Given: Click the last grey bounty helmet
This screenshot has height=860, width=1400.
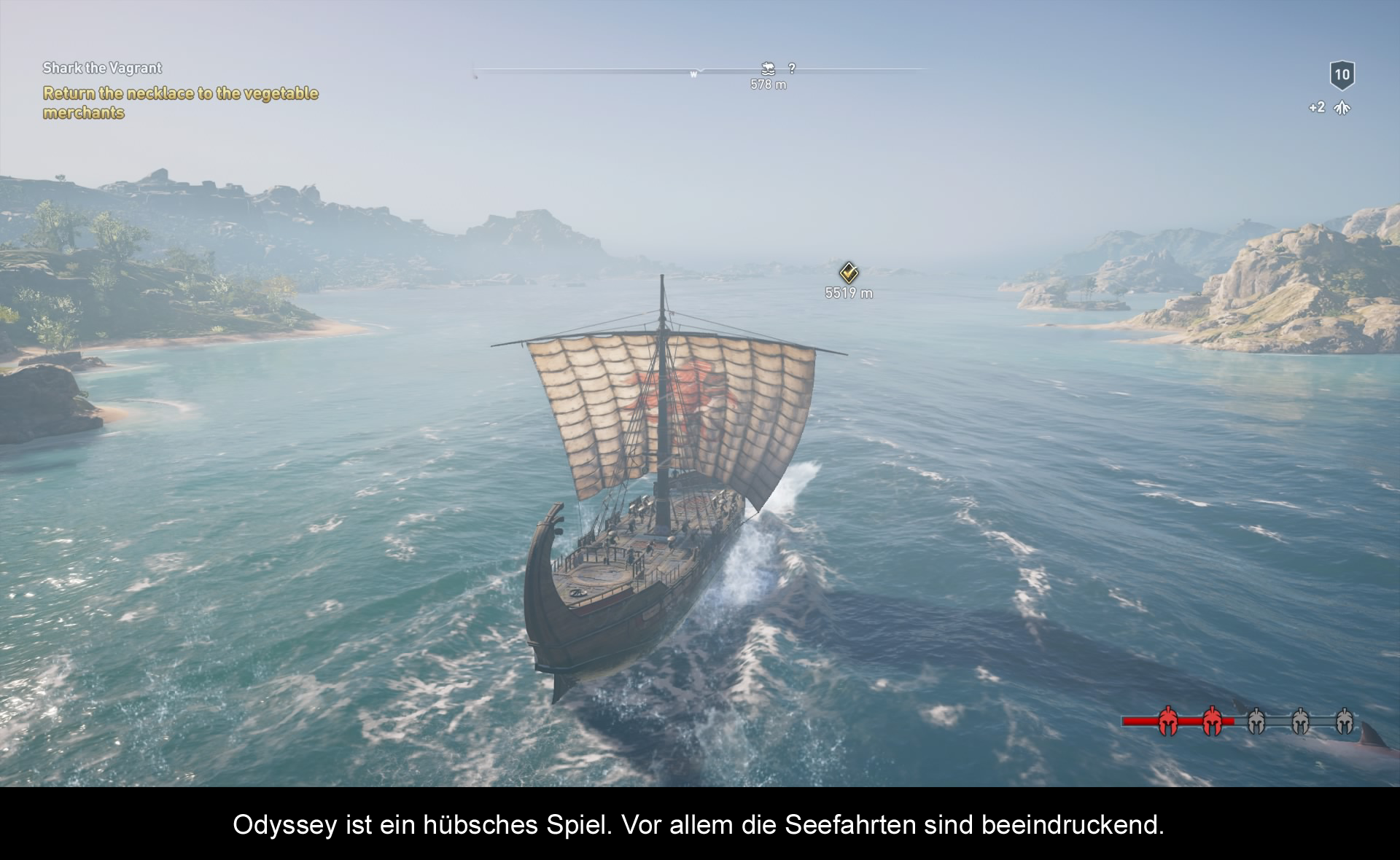Looking at the screenshot, I should [1345, 722].
